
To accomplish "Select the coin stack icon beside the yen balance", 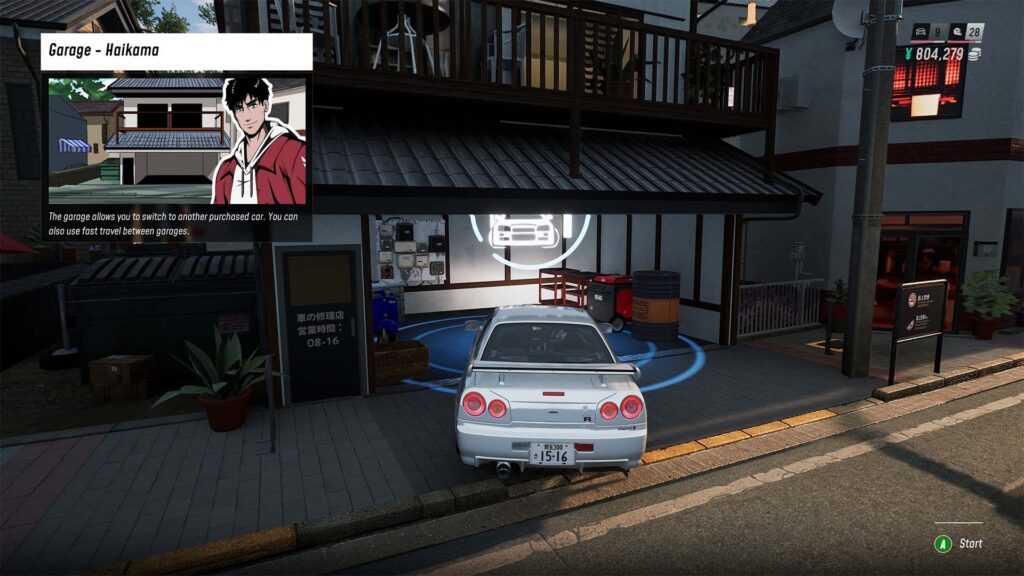I will coord(974,54).
